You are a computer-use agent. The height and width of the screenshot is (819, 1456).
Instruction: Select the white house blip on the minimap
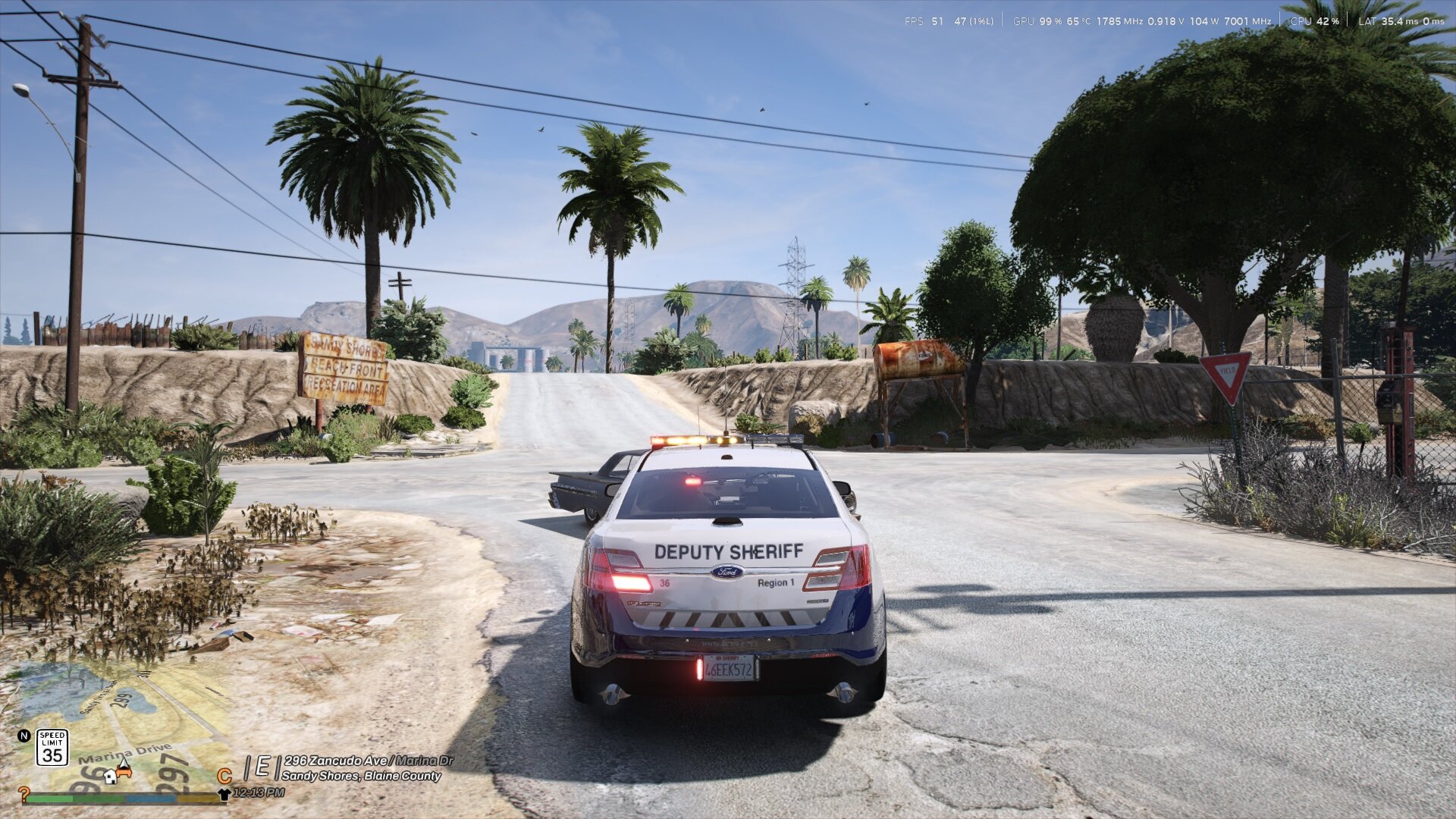(x=111, y=776)
